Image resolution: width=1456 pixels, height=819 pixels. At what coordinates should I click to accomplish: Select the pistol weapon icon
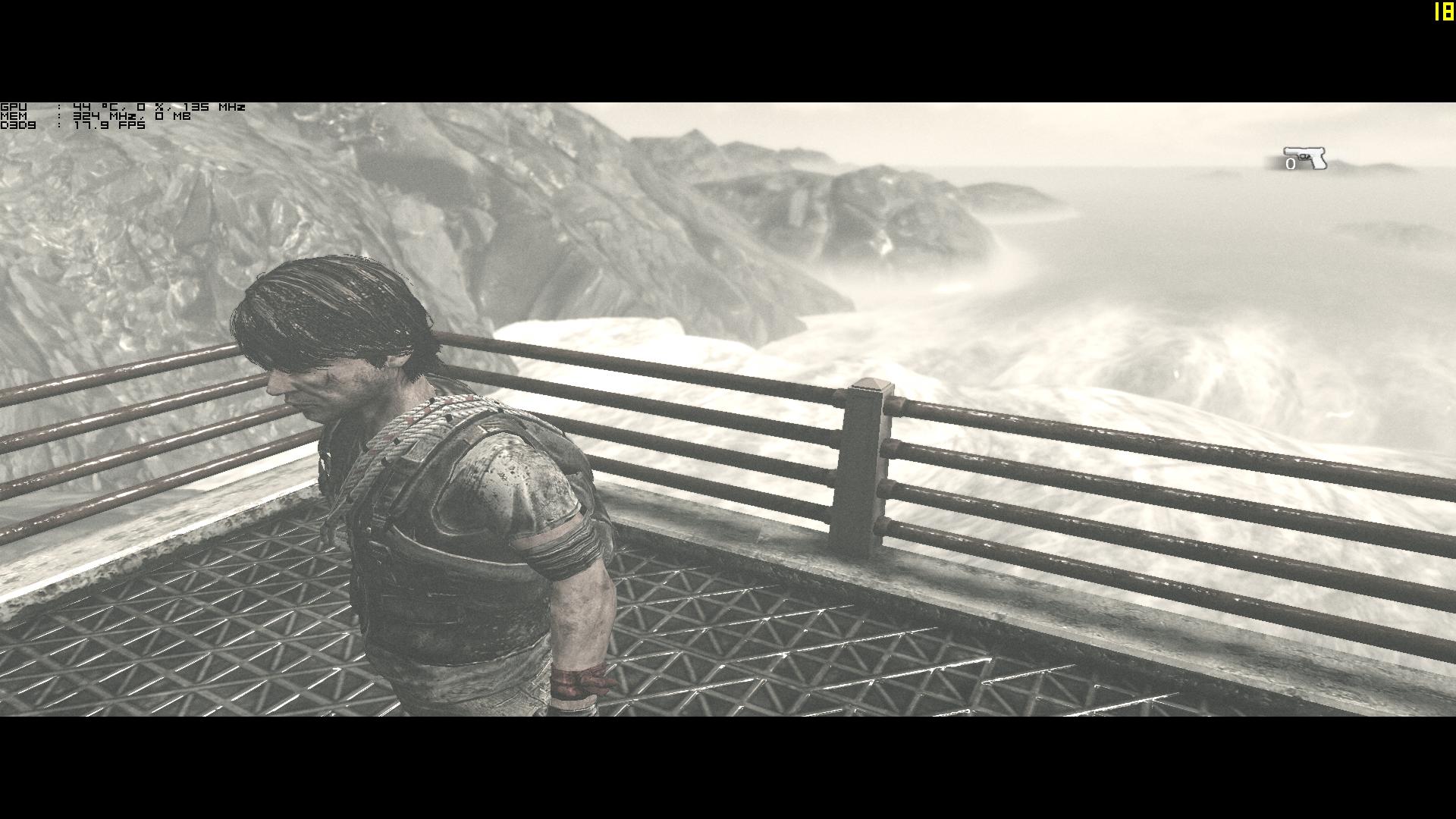[1307, 158]
